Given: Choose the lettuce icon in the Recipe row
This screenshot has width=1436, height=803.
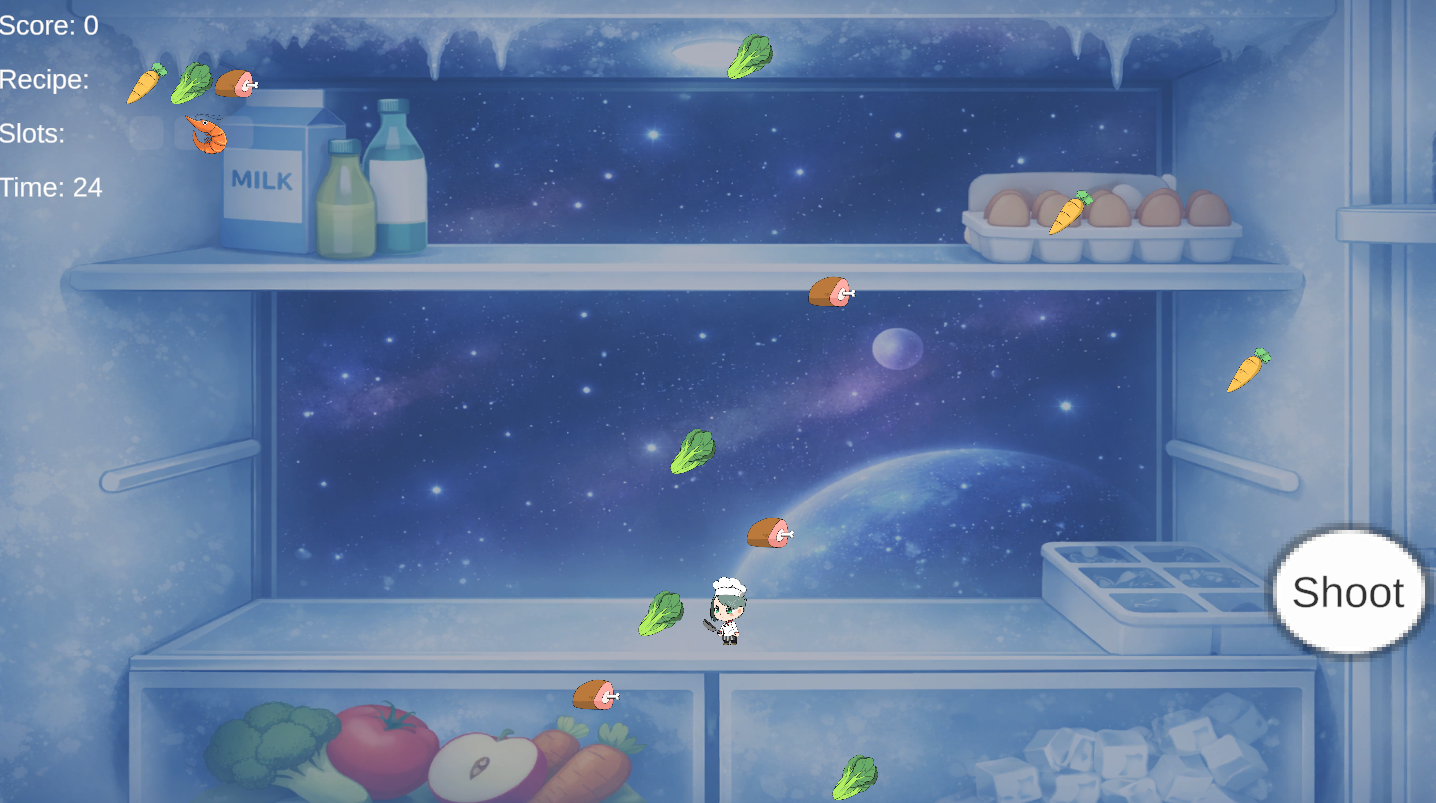Looking at the screenshot, I should 190,83.
